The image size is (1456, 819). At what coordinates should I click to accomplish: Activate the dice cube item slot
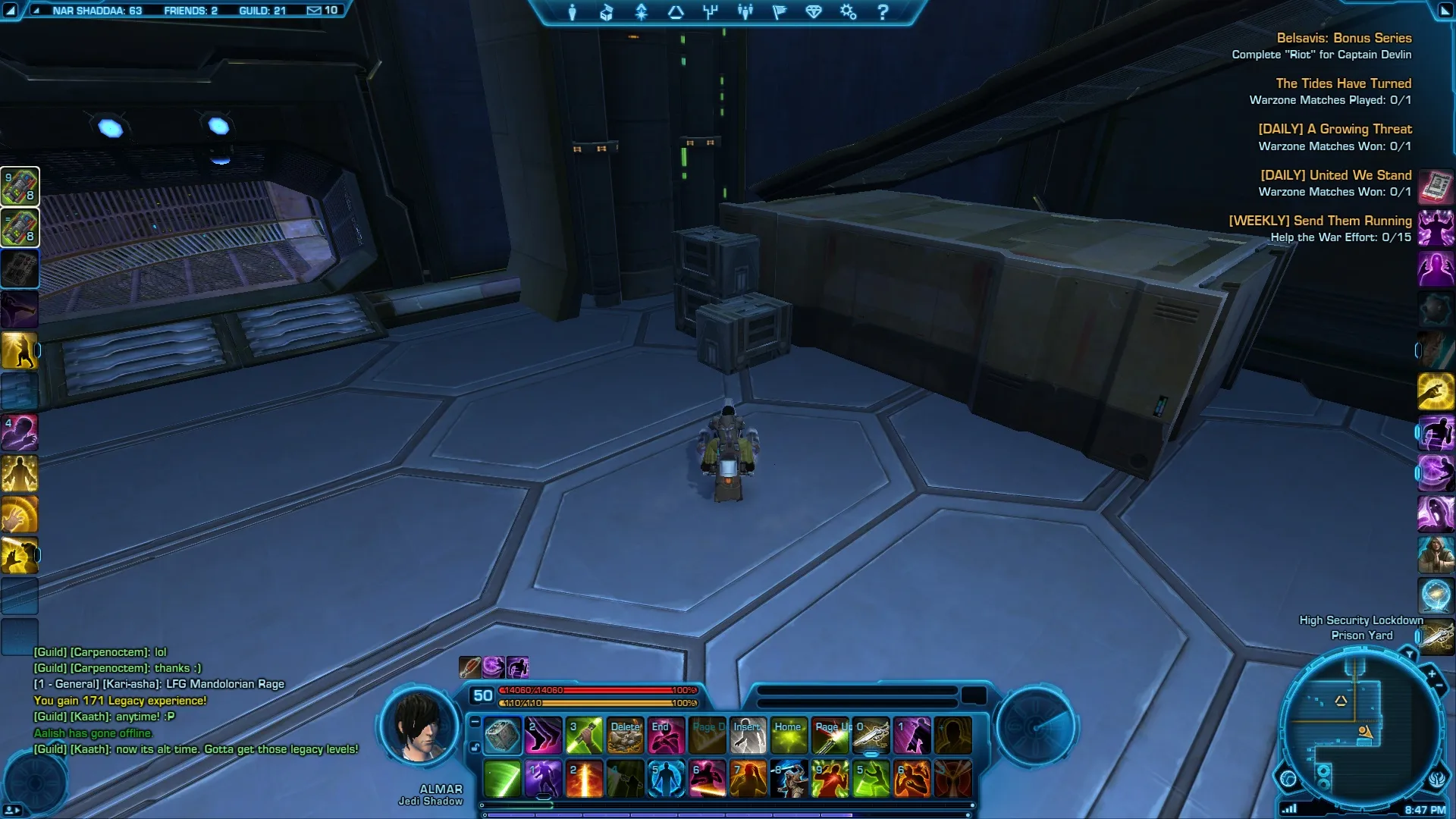click(x=502, y=736)
